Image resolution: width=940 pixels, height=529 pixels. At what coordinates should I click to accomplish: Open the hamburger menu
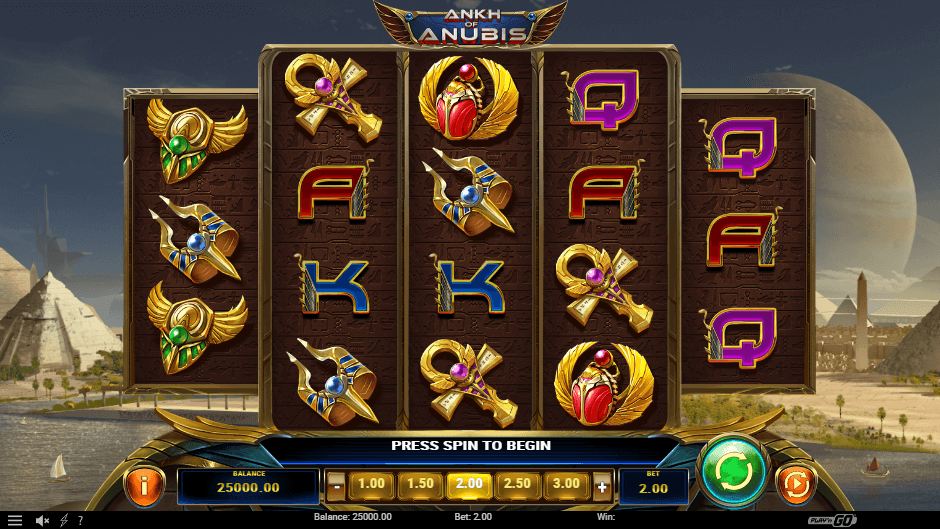pyautogui.click(x=15, y=520)
